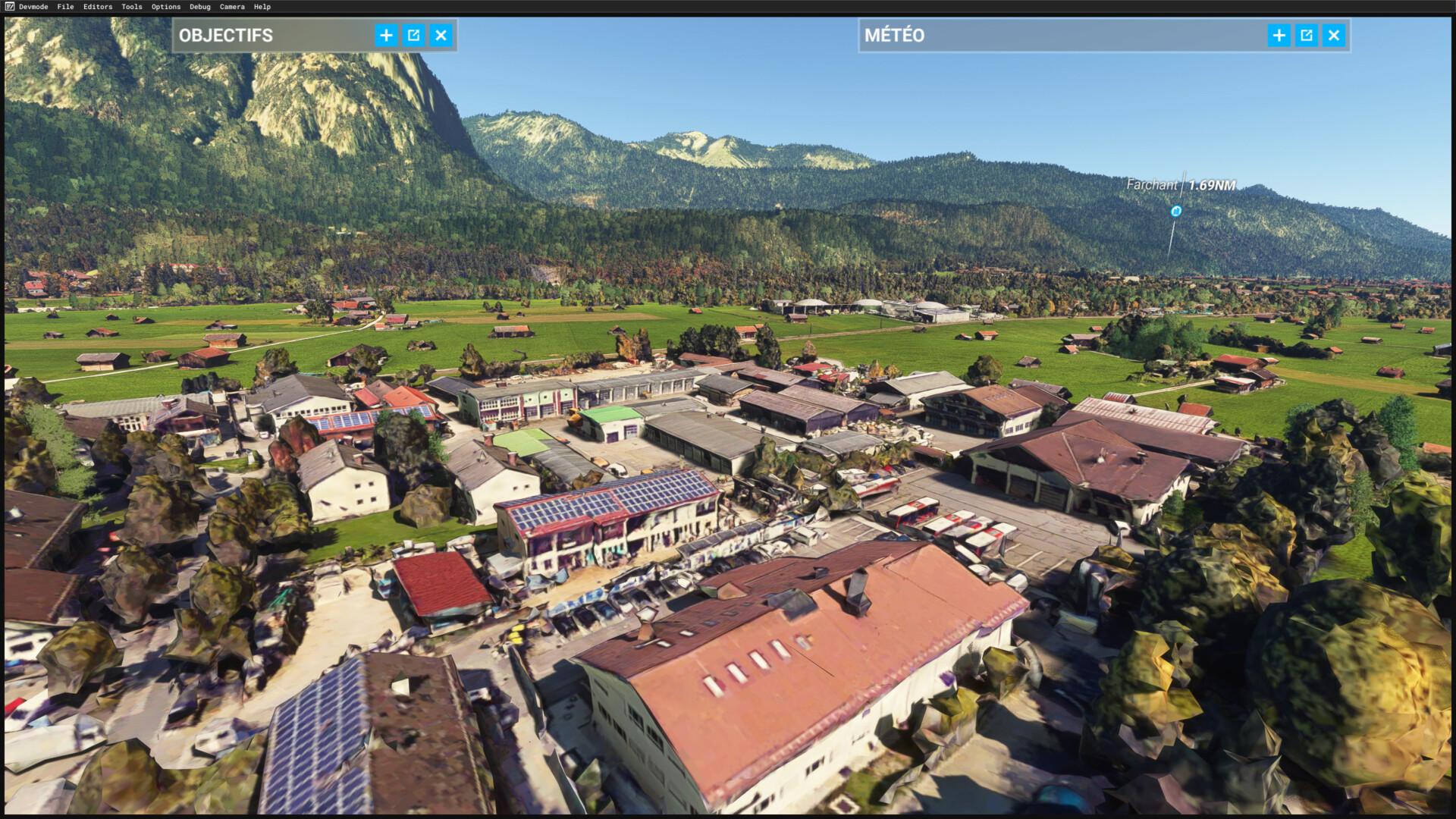
Task: Open the Tools menu
Action: (x=132, y=7)
